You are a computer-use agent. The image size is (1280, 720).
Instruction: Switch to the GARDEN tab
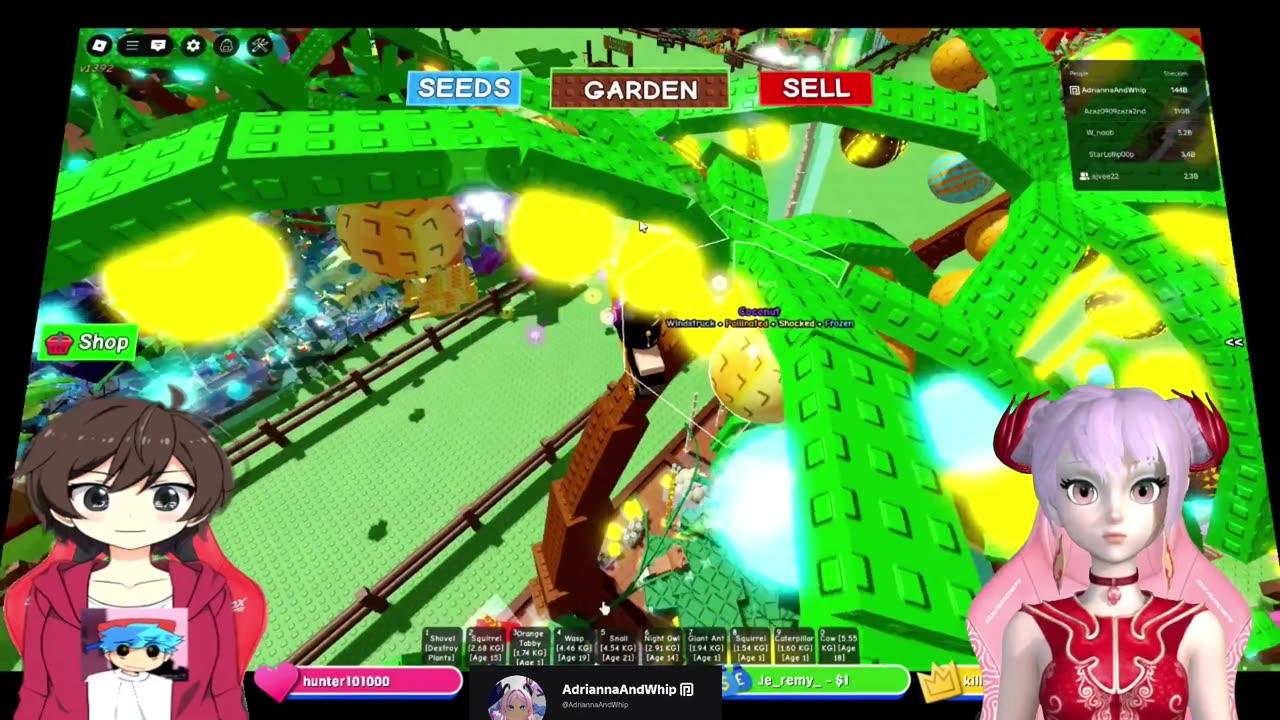tap(639, 90)
